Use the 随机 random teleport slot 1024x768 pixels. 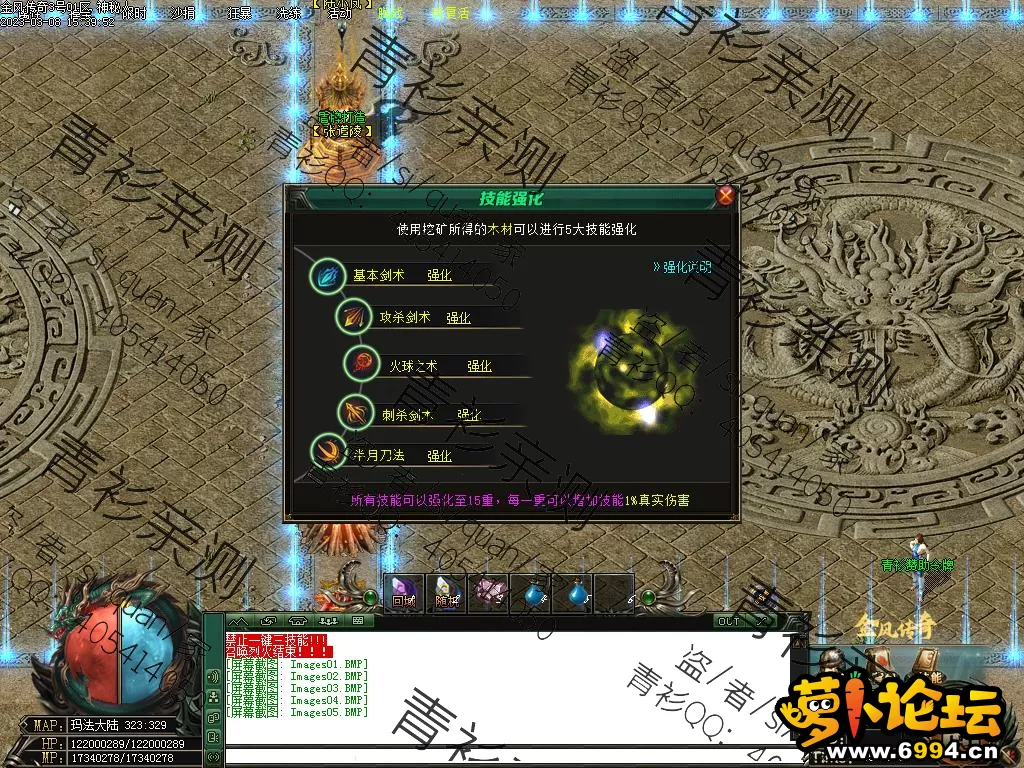click(x=446, y=592)
